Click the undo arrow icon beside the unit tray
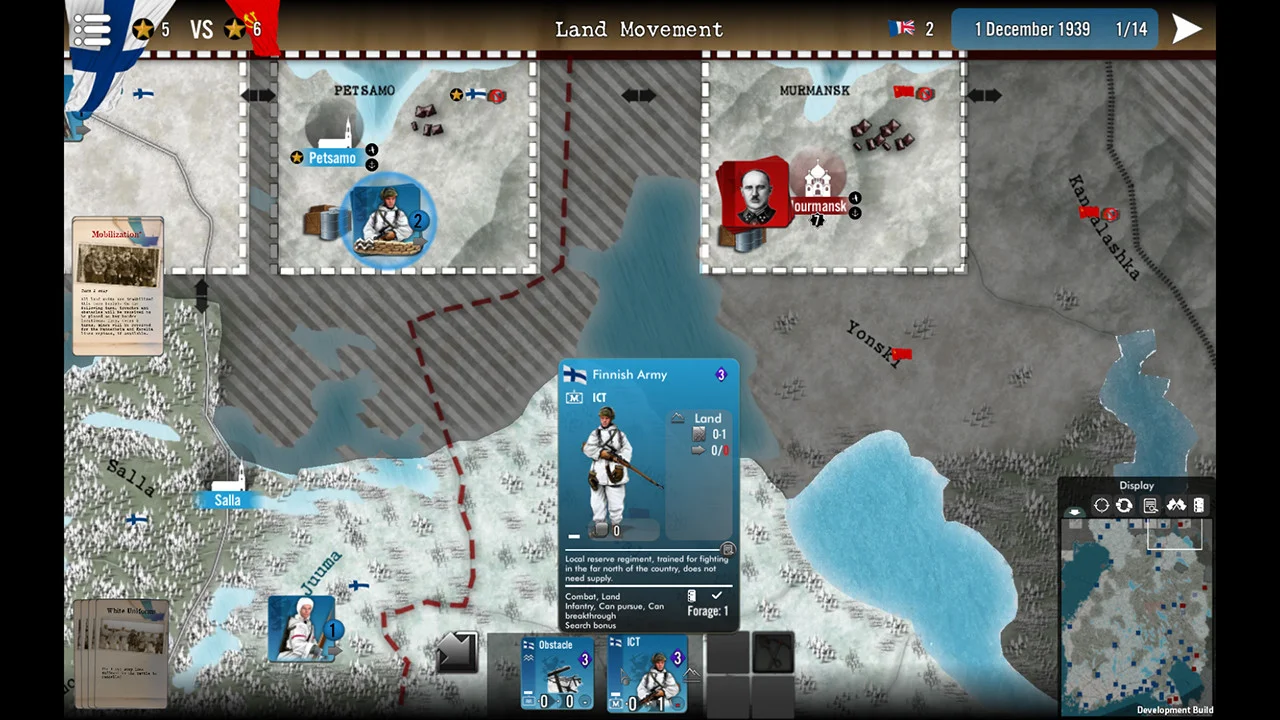 pos(458,653)
